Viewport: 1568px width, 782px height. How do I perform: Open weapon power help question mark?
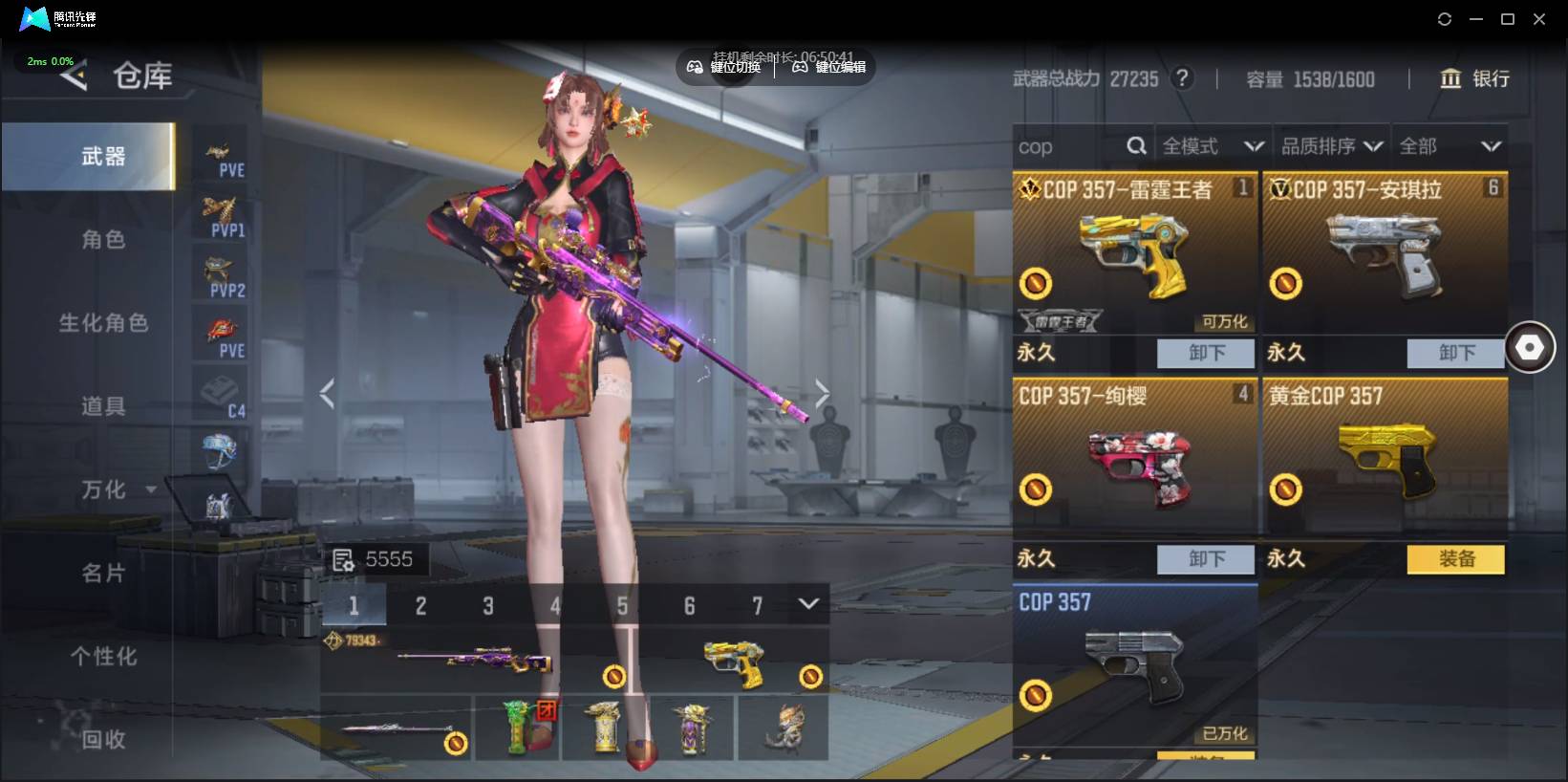pyautogui.click(x=1182, y=78)
